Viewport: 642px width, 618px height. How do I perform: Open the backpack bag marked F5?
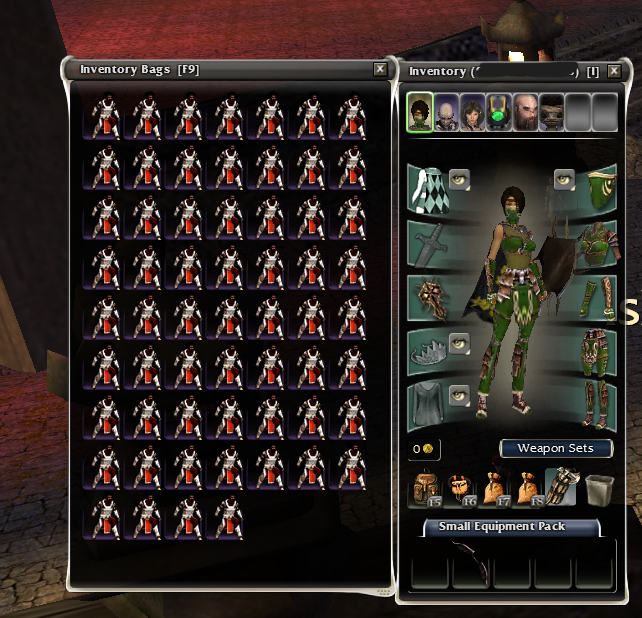[427, 490]
